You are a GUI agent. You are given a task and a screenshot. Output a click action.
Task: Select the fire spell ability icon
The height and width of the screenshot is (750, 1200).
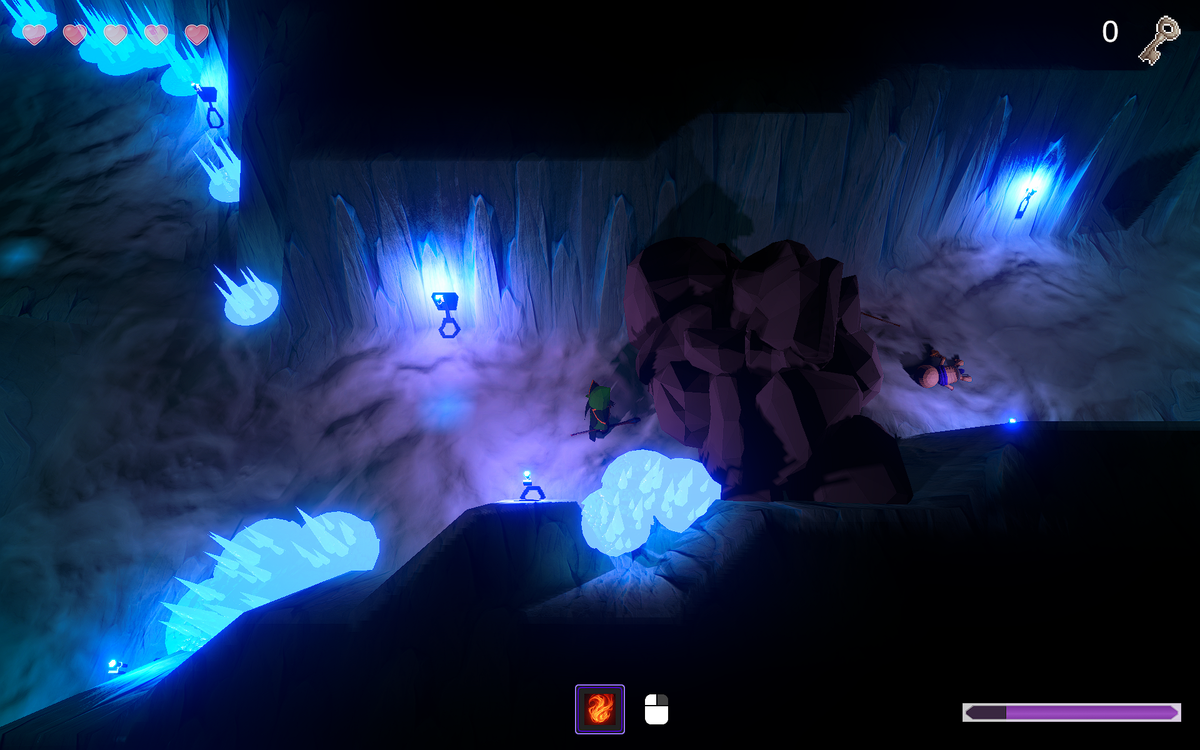(600, 709)
